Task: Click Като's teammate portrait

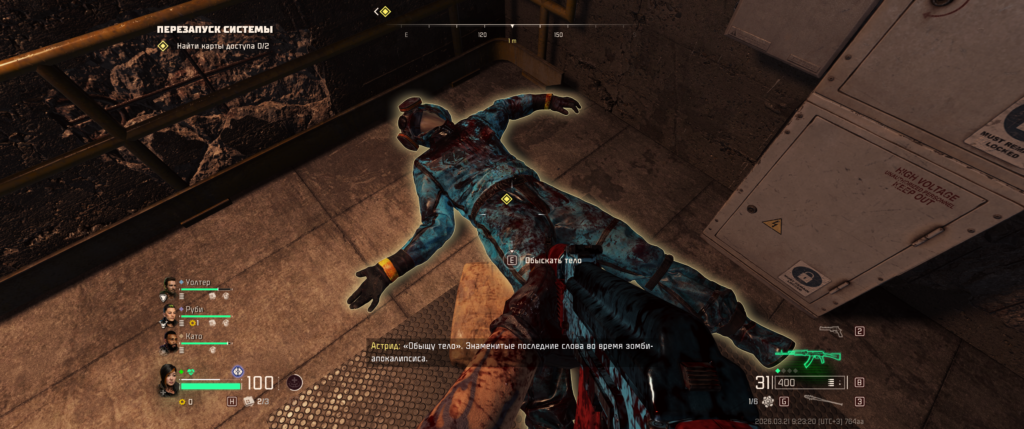Action: [x=169, y=341]
